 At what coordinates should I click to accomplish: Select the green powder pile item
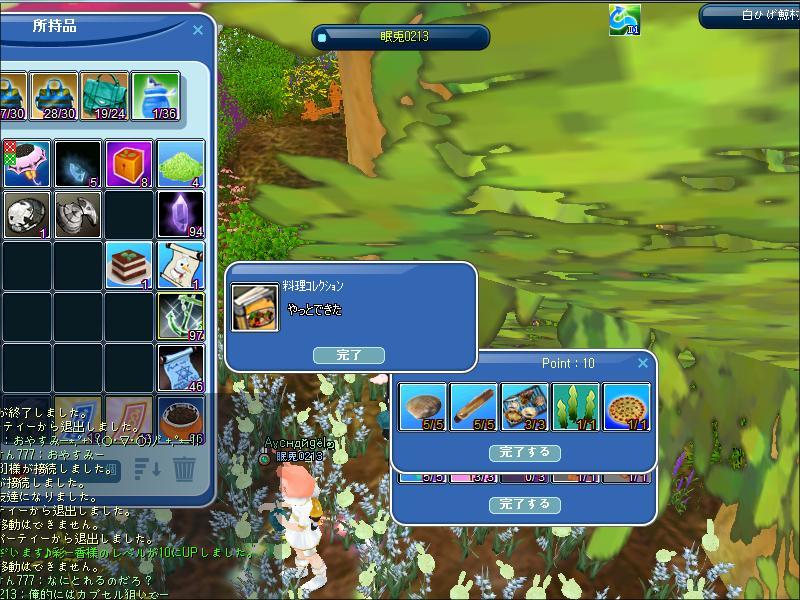181,164
